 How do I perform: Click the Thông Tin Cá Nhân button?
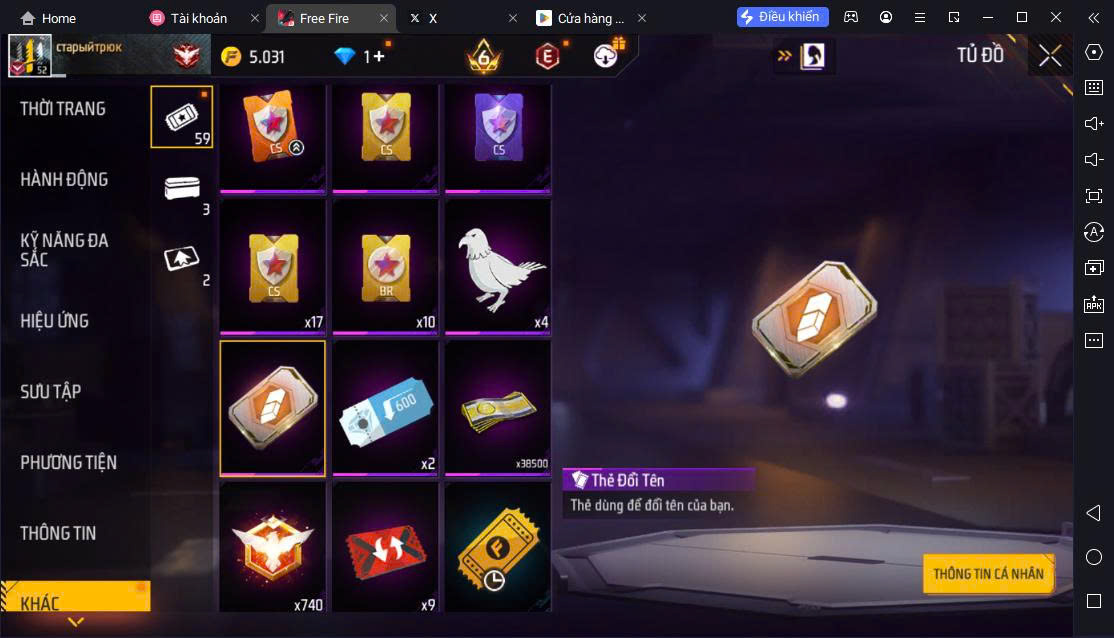tap(987, 574)
